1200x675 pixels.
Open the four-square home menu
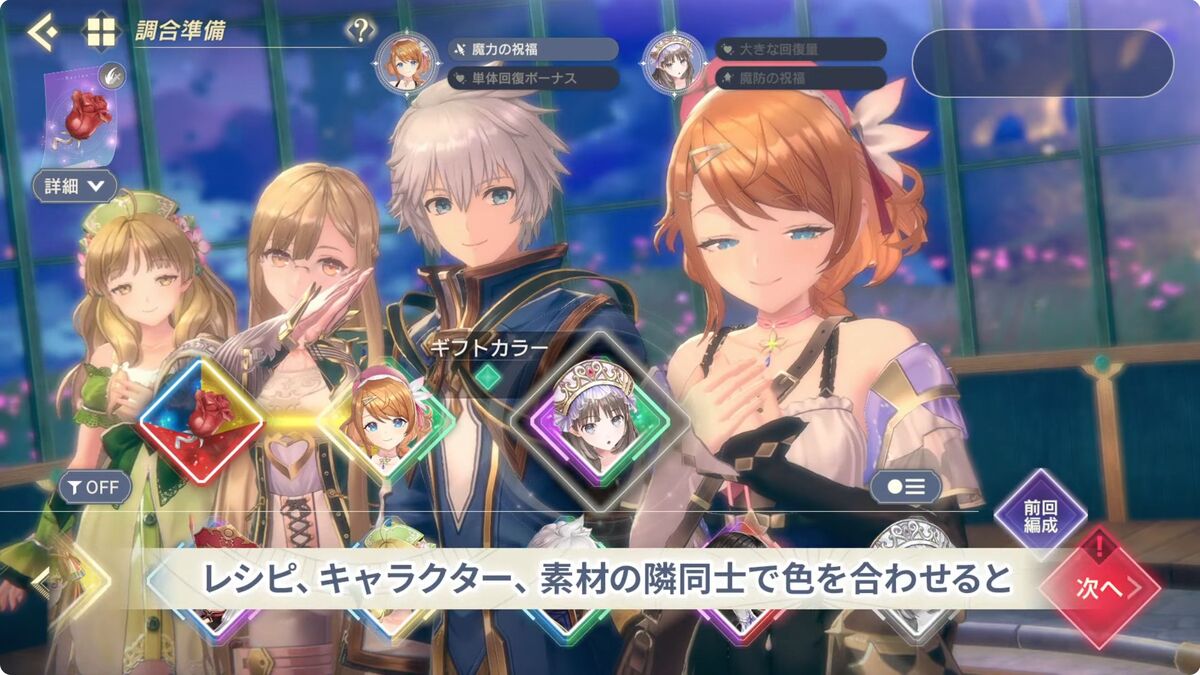click(x=101, y=31)
